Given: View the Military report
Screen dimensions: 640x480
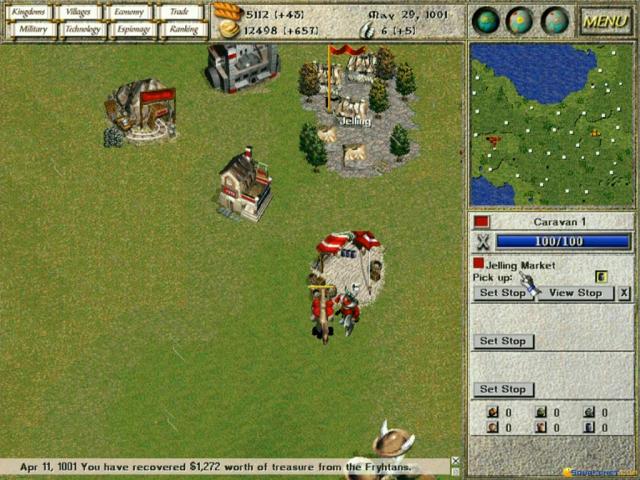Looking at the screenshot, I should click(x=33, y=30).
